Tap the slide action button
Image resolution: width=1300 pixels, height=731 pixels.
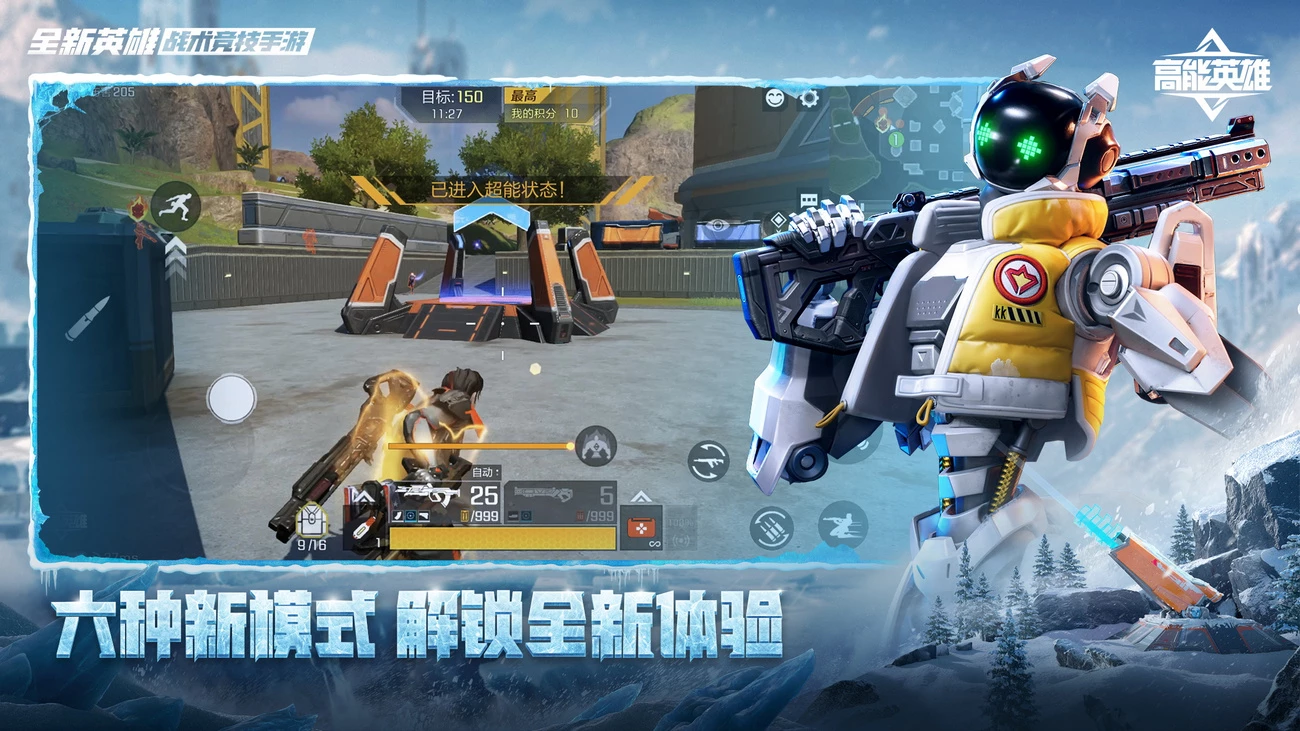point(842,524)
